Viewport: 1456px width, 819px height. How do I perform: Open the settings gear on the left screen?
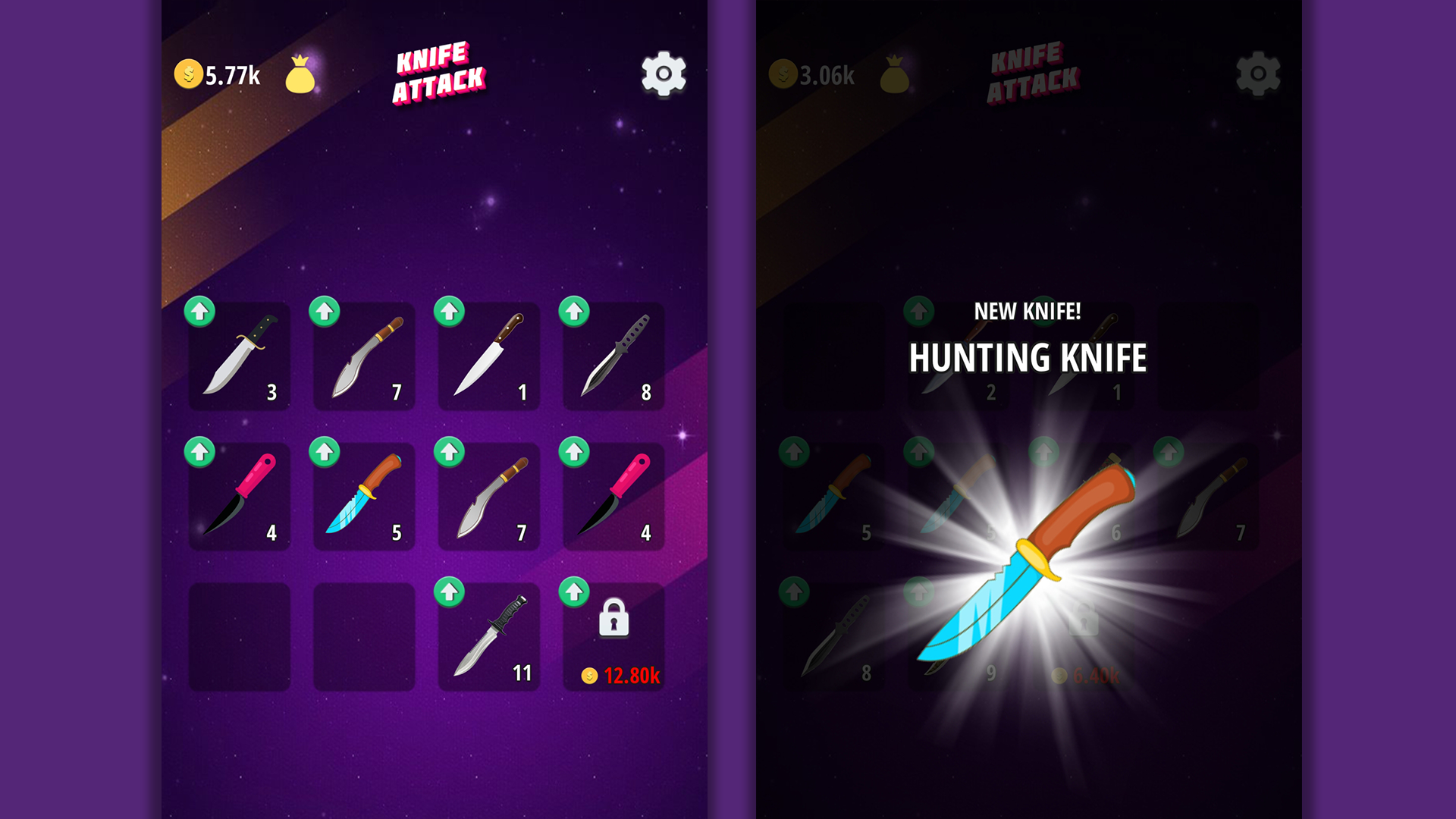pyautogui.click(x=663, y=74)
